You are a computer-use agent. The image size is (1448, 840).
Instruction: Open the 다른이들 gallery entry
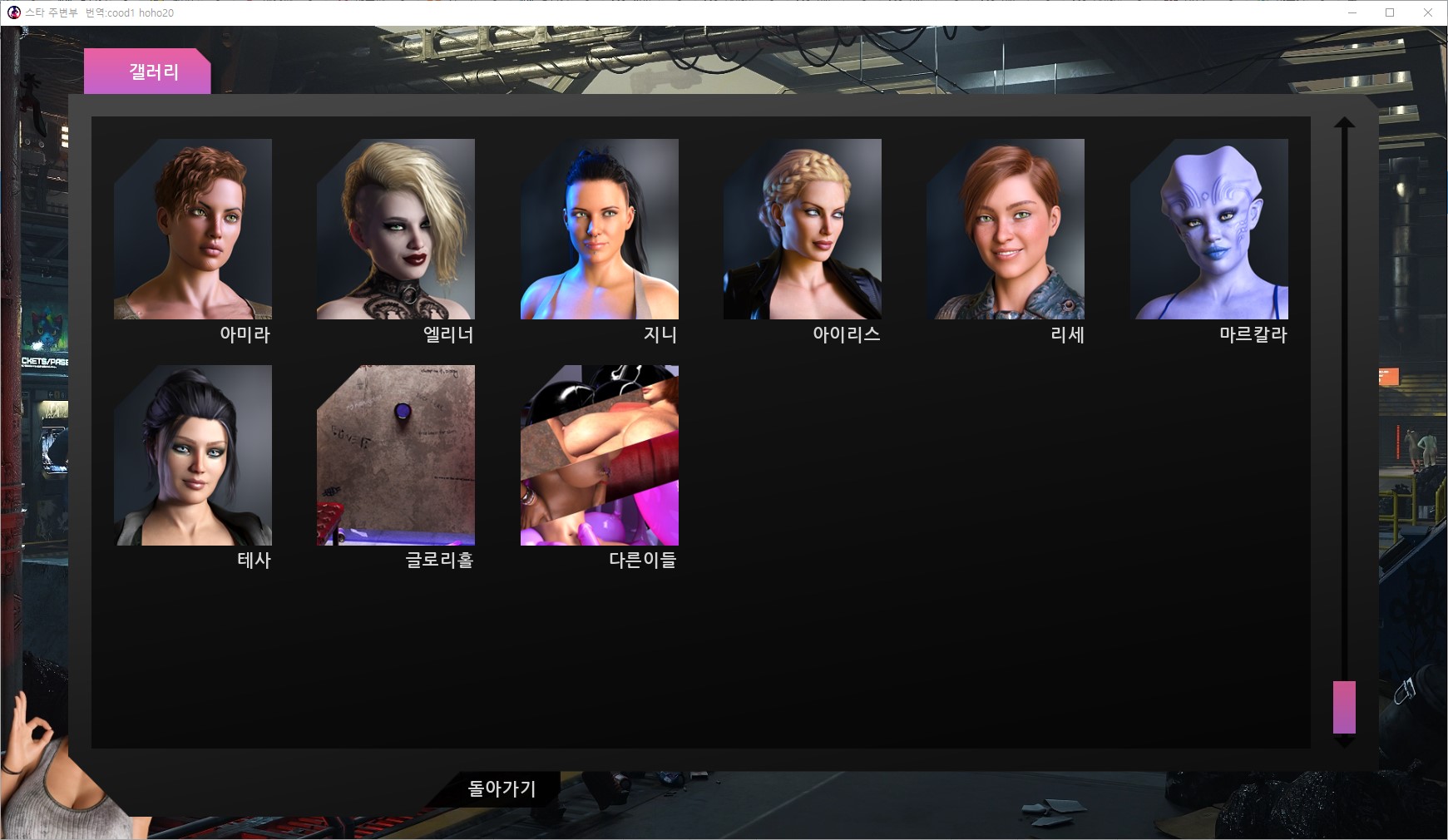click(x=600, y=455)
